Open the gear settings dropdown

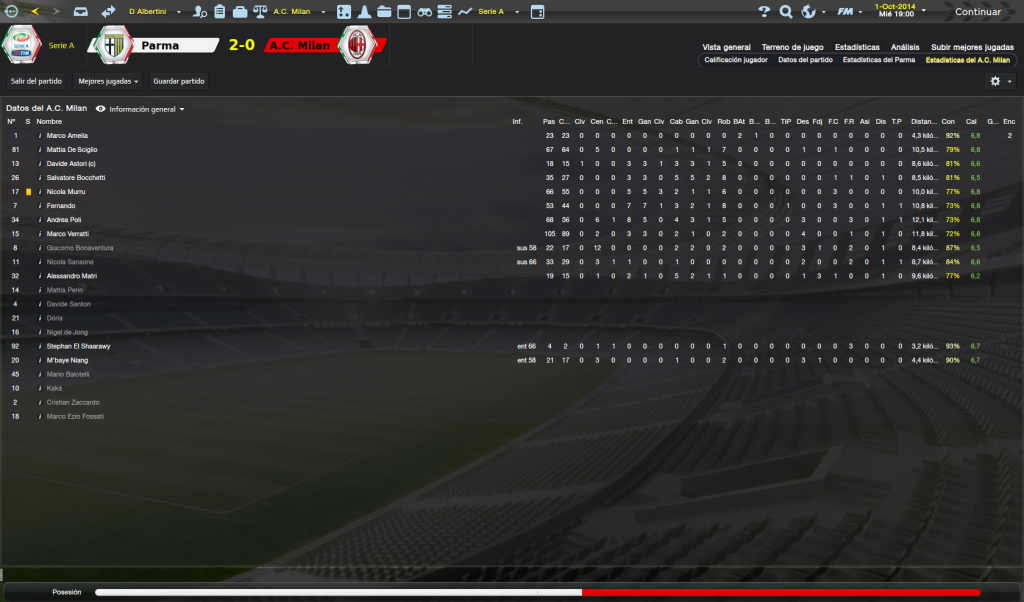point(999,81)
